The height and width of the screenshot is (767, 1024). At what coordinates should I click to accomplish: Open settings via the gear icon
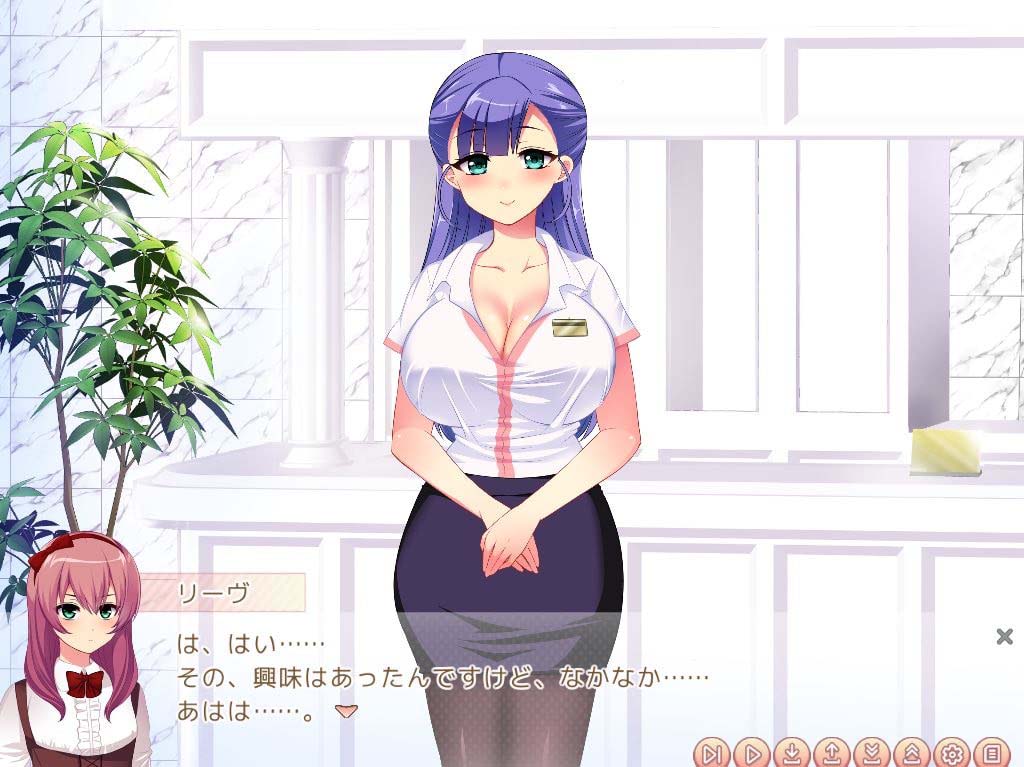pos(952,752)
